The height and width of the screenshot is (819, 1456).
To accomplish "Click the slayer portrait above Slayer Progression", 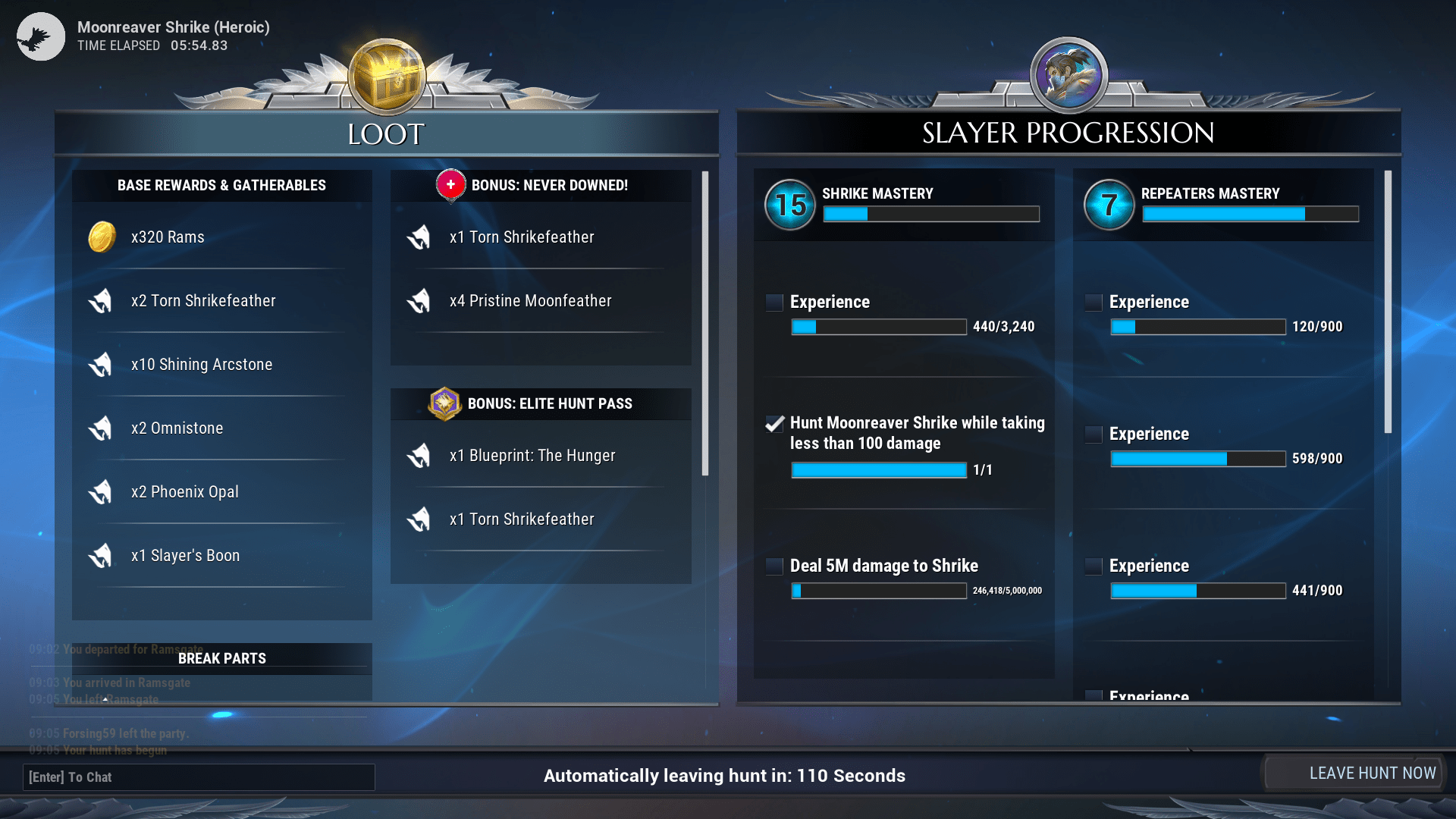I will (1068, 75).
